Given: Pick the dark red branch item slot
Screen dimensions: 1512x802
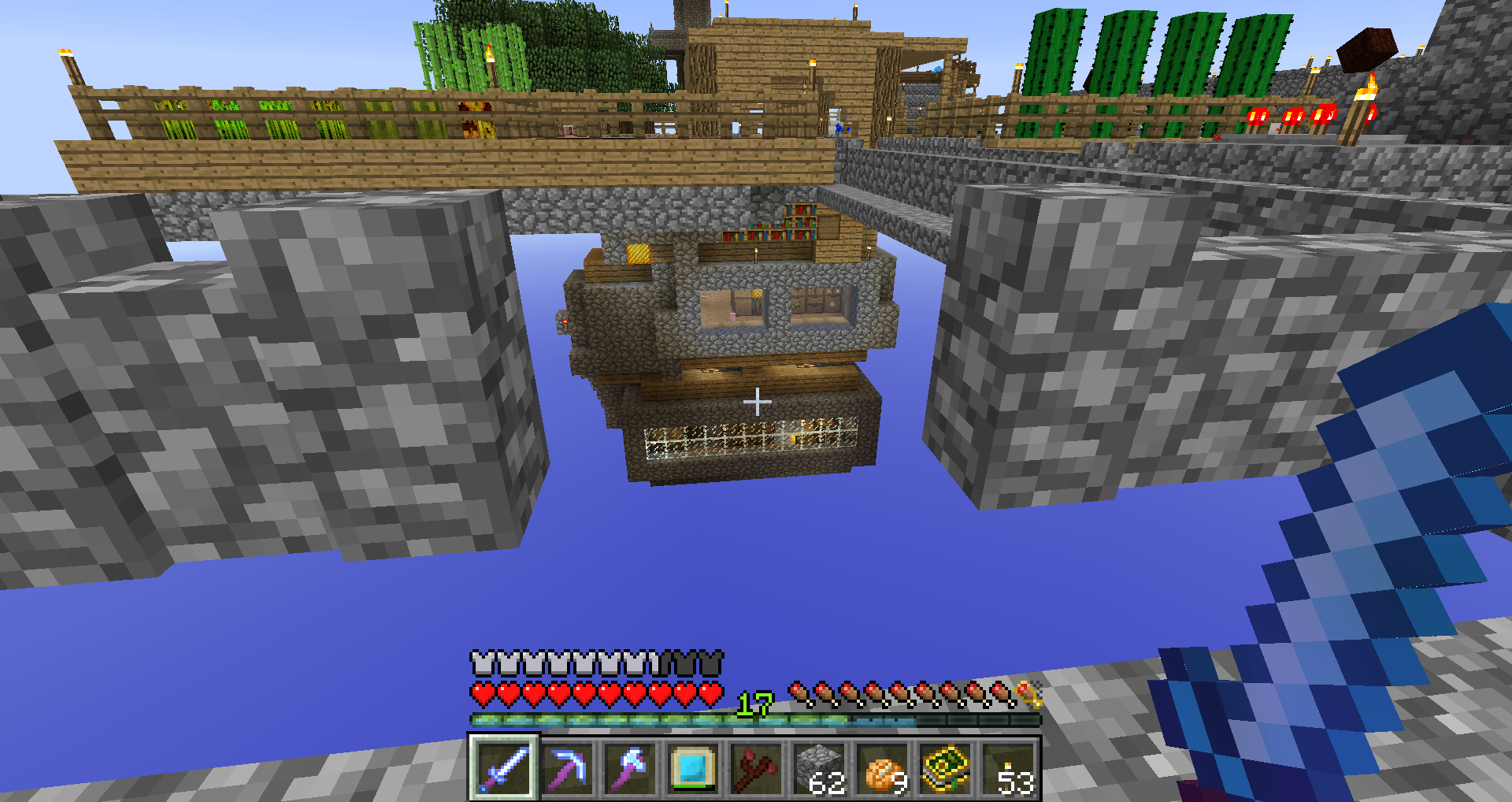Looking at the screenshot, I should pos(756,768).
